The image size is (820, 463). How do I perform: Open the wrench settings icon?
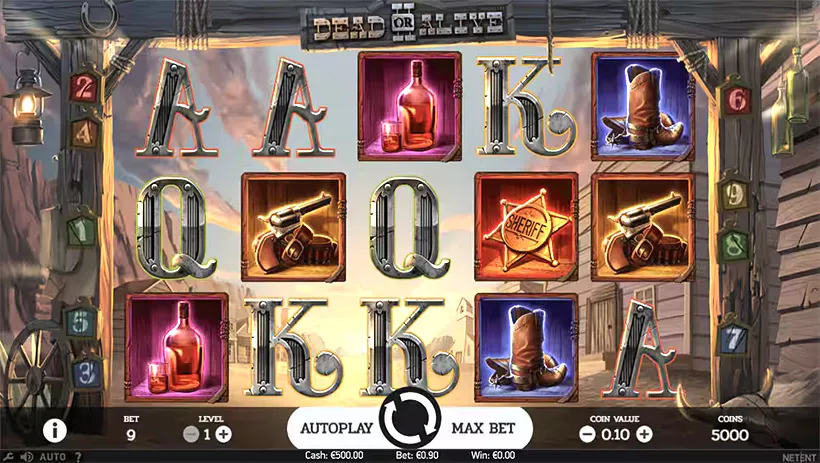[x=8, y=457]
